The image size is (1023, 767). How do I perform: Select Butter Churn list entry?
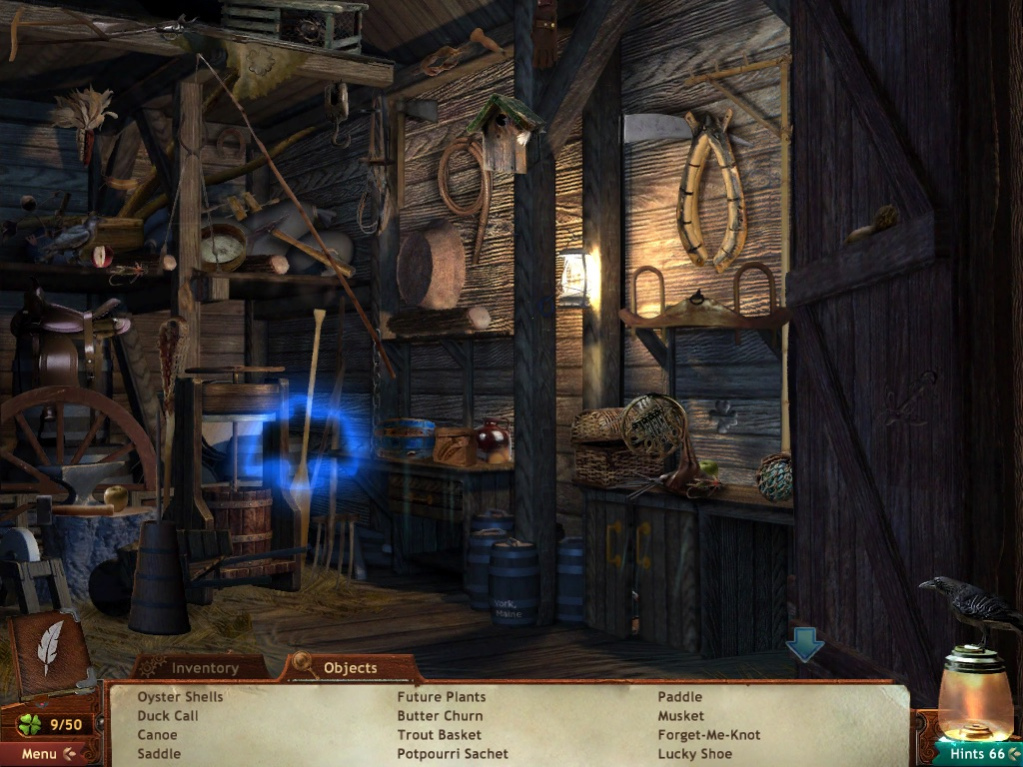tap(440, 716)
